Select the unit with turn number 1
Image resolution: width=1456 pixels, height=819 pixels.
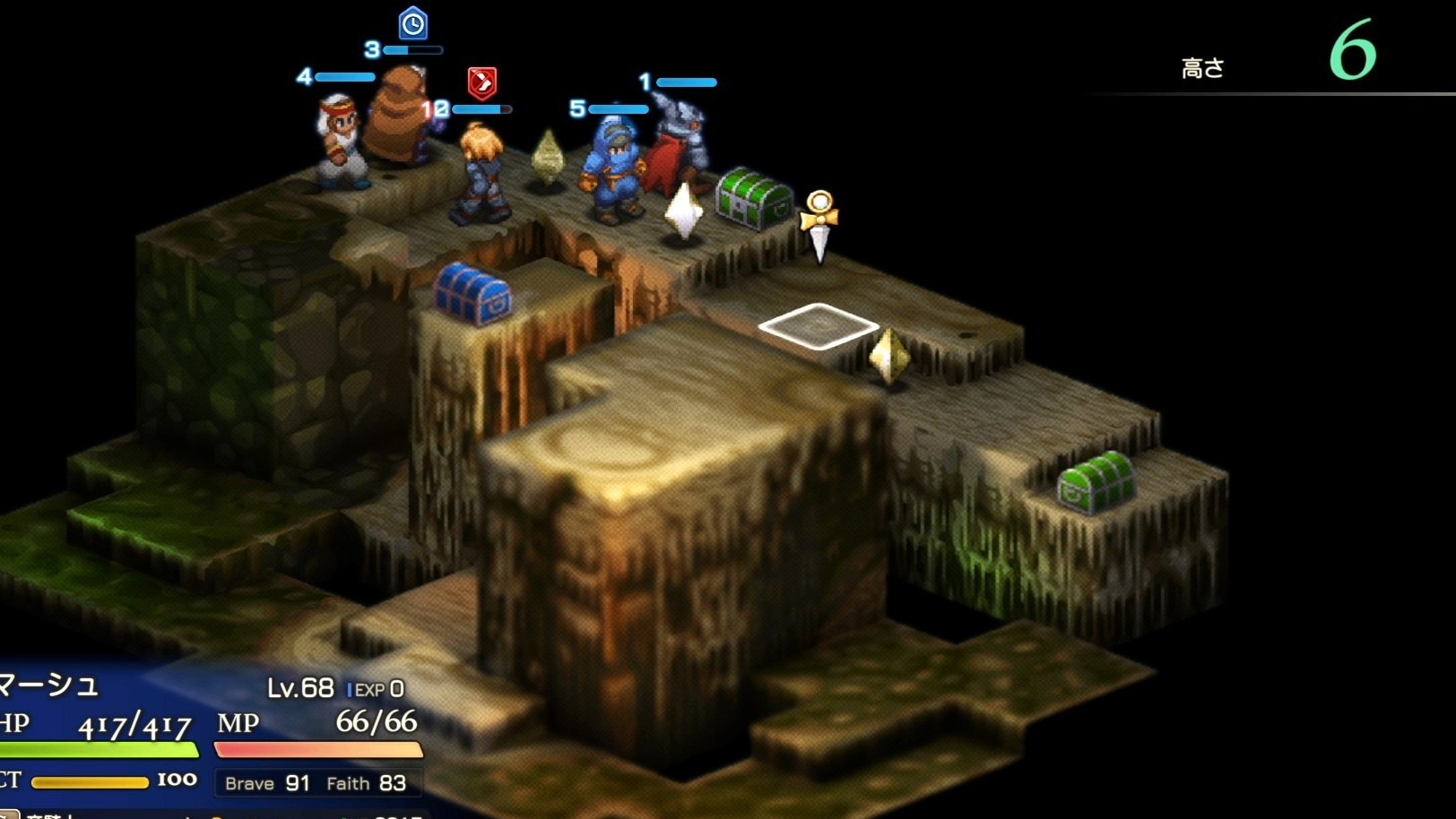click(677, 143)
